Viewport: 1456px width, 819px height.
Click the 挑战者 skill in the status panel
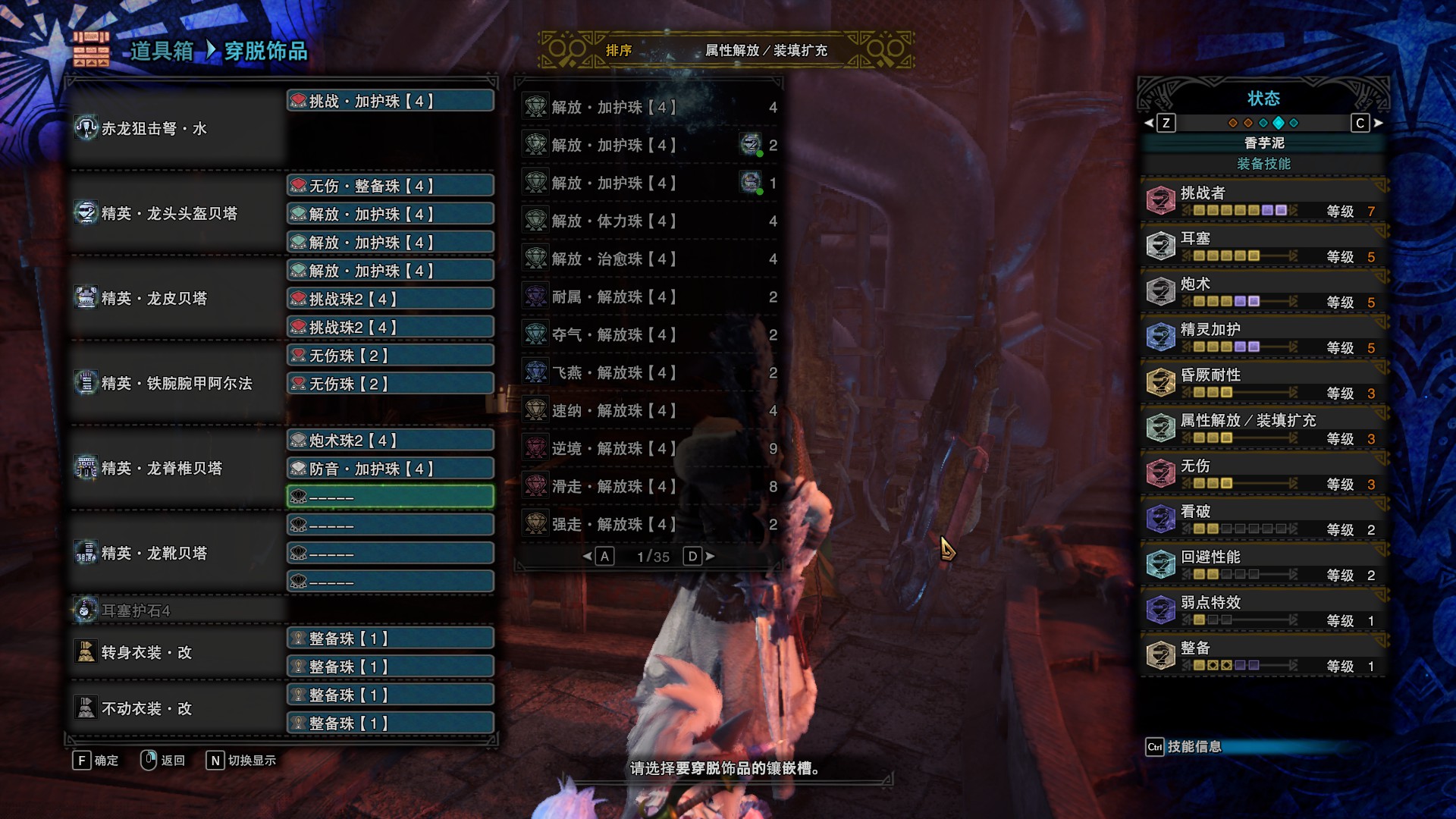point(1263,201)
